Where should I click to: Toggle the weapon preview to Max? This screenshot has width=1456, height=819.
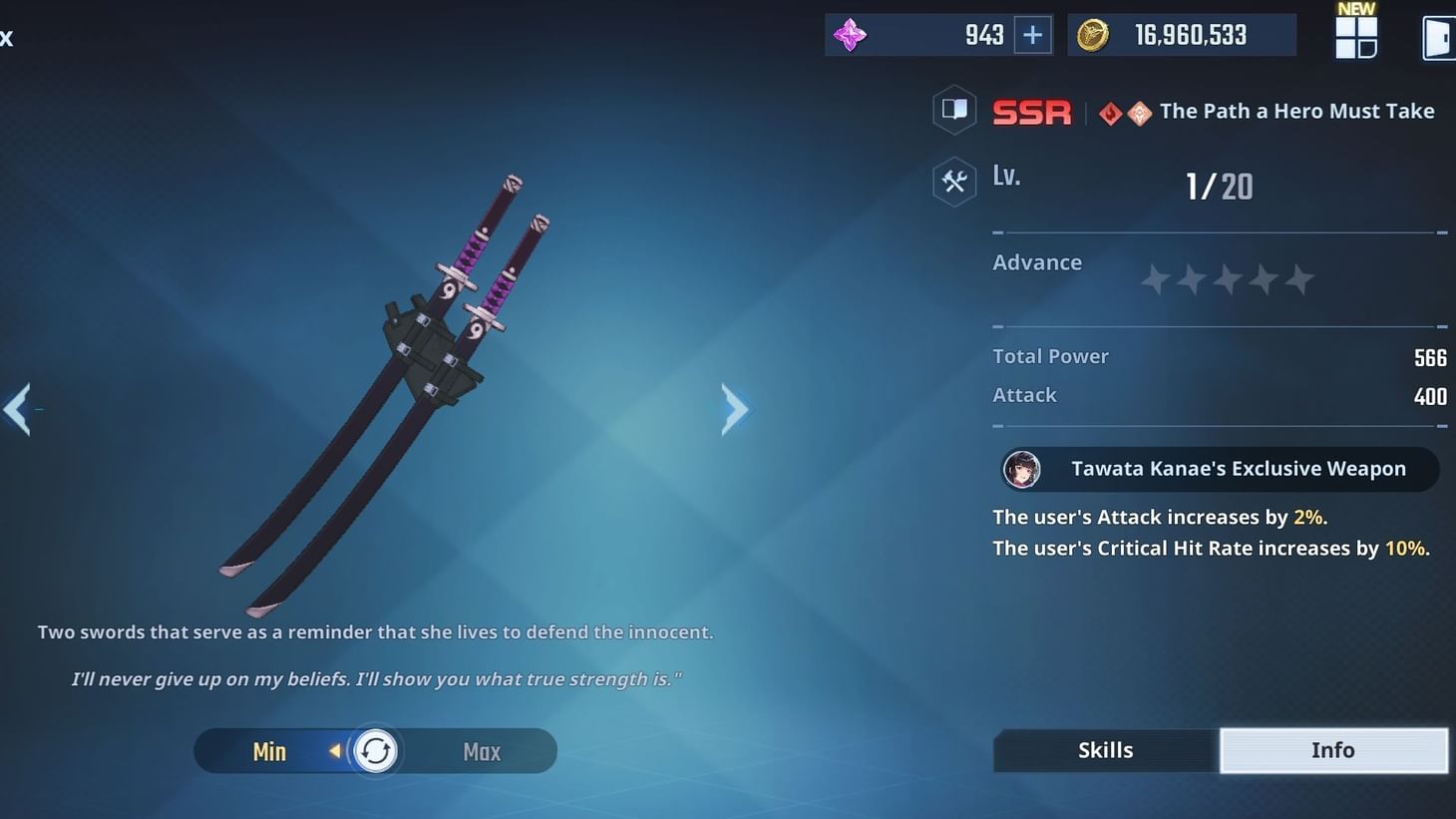click(x=481, y=750)
